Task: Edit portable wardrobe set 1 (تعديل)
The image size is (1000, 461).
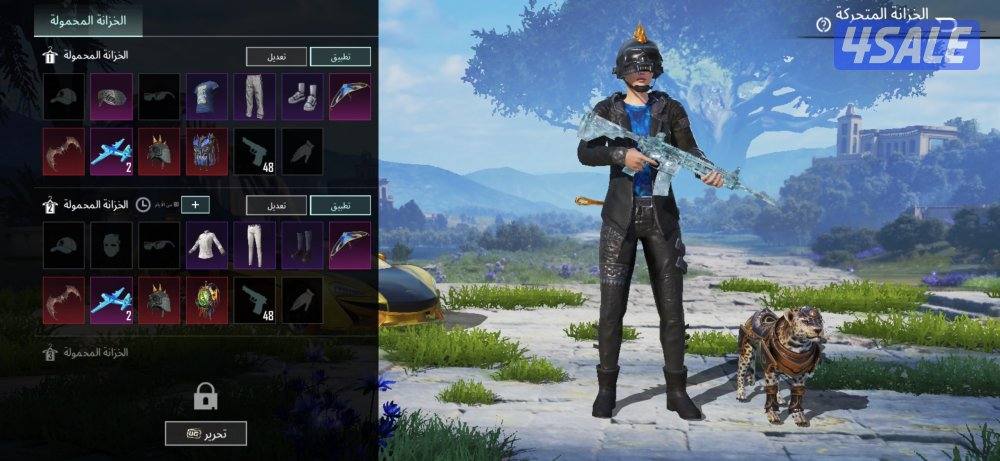Action: (276, 57)
